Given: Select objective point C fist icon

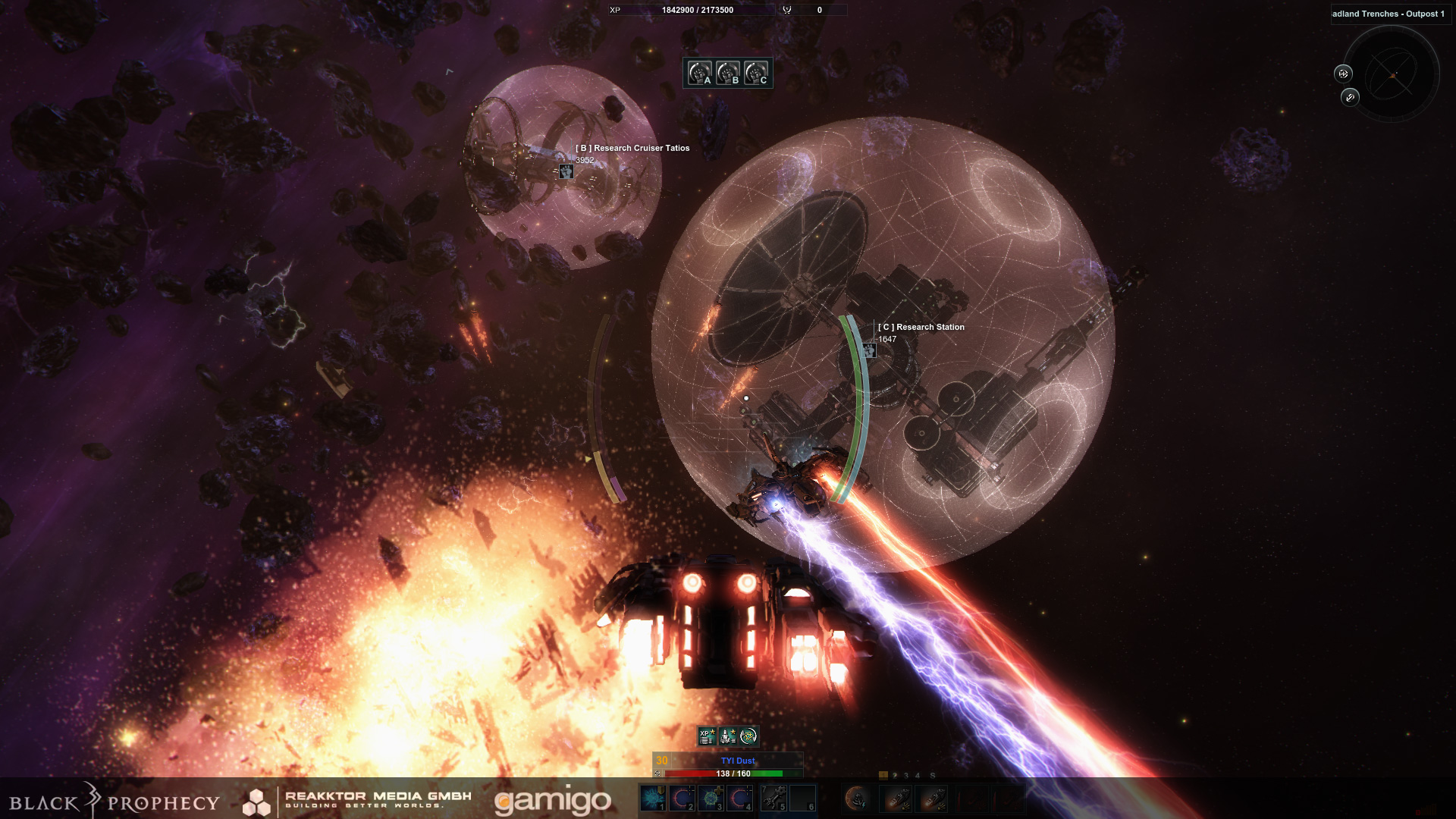Looking at the screenshot, I should point(755,73).
